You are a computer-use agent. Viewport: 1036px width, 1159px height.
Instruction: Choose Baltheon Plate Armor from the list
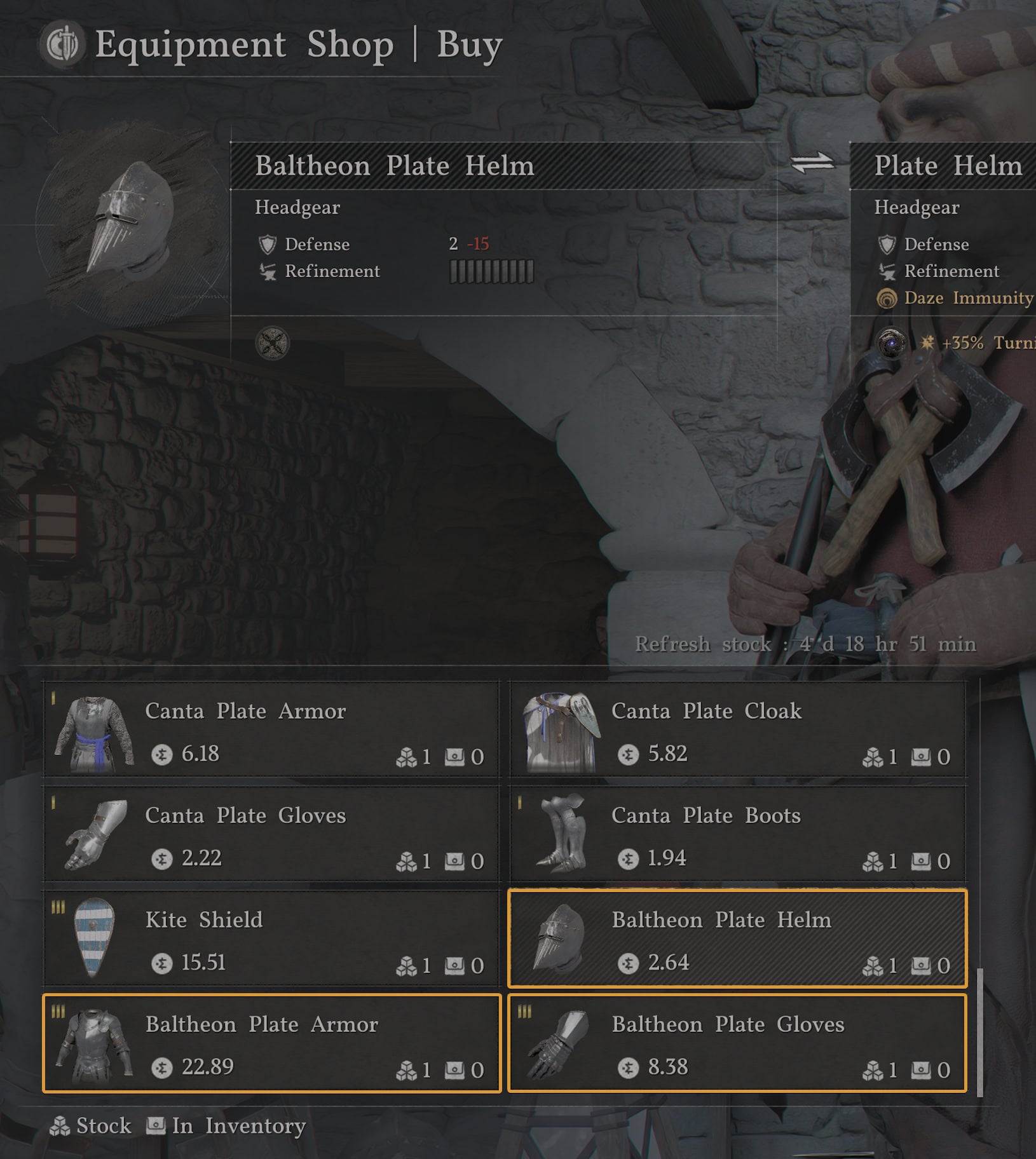(x=271, y=1043)
